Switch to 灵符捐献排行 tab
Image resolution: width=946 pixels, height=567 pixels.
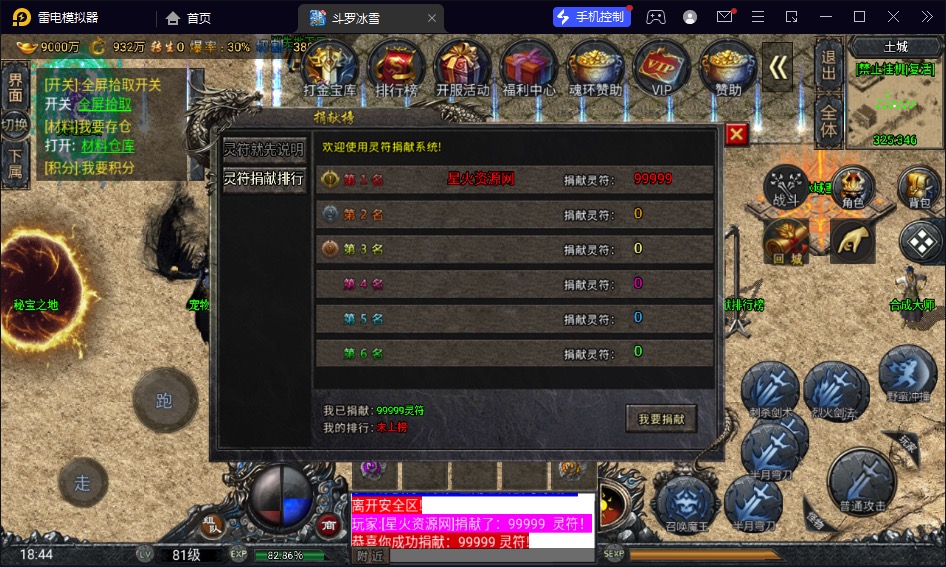(x=264, y=179)
